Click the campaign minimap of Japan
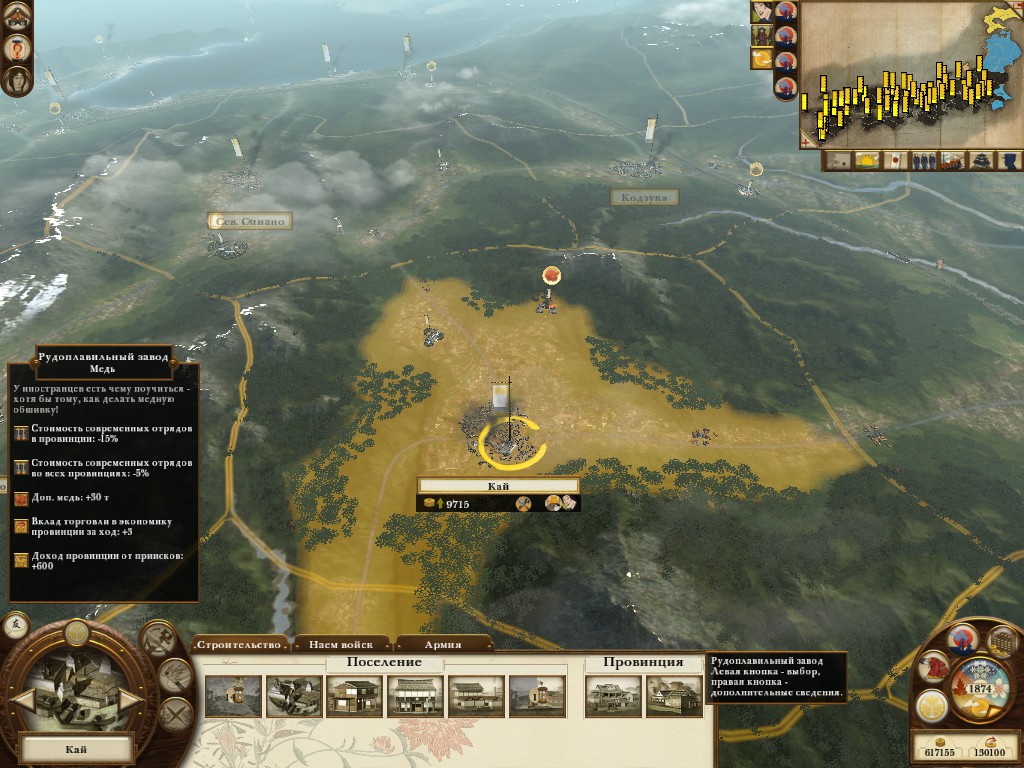Image resolution: width=1024 pixels, height=768 pixels. click(910, 75)
